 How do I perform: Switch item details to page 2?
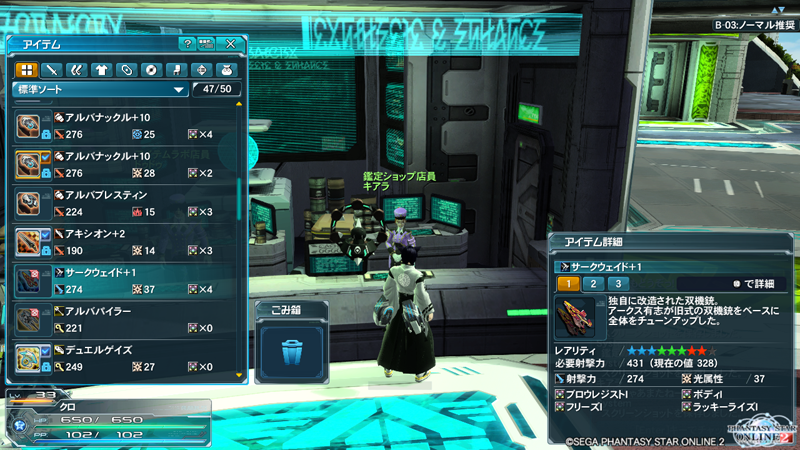coord(590,285)
